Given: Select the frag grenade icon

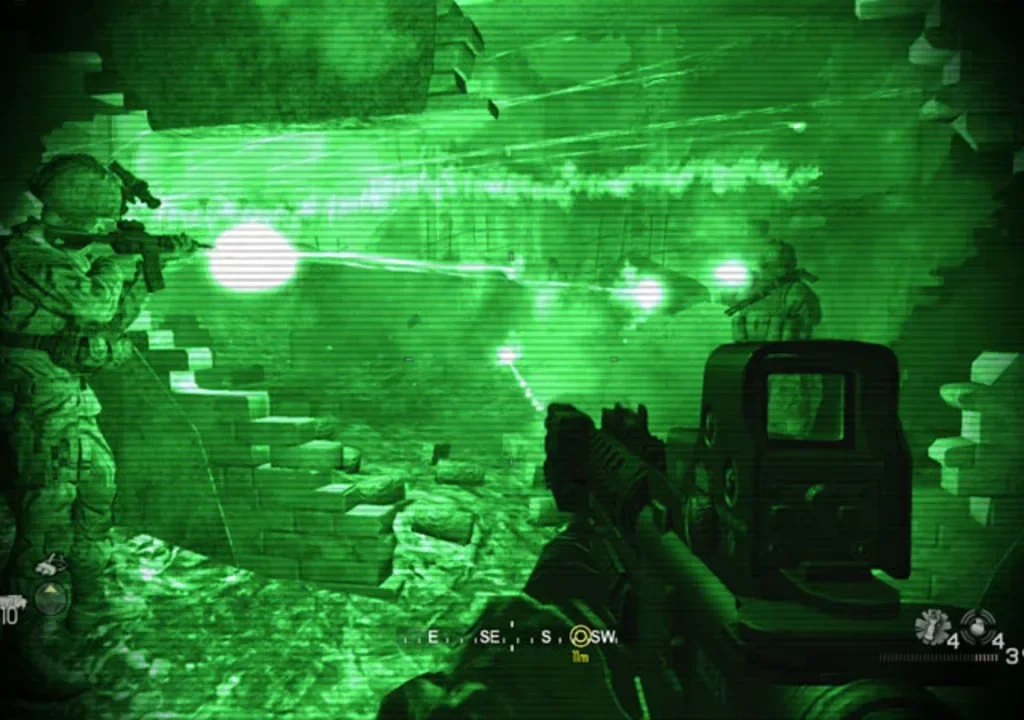Looking at the screenshot, I should 978,627.
